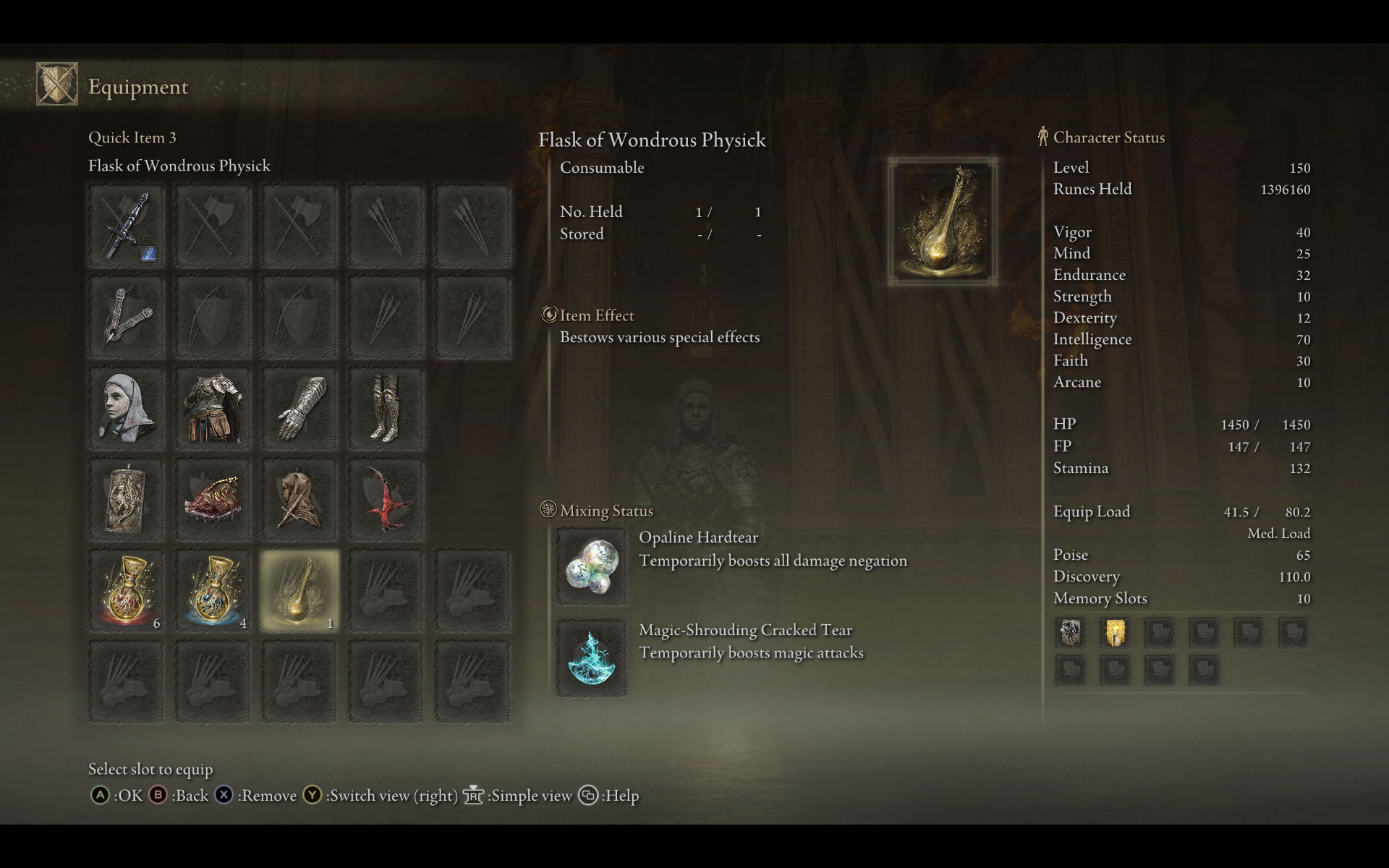Screen dimensions: 1389x868
Task: Click the large Flask of Wondrous Physick preview
Action: 942,221
